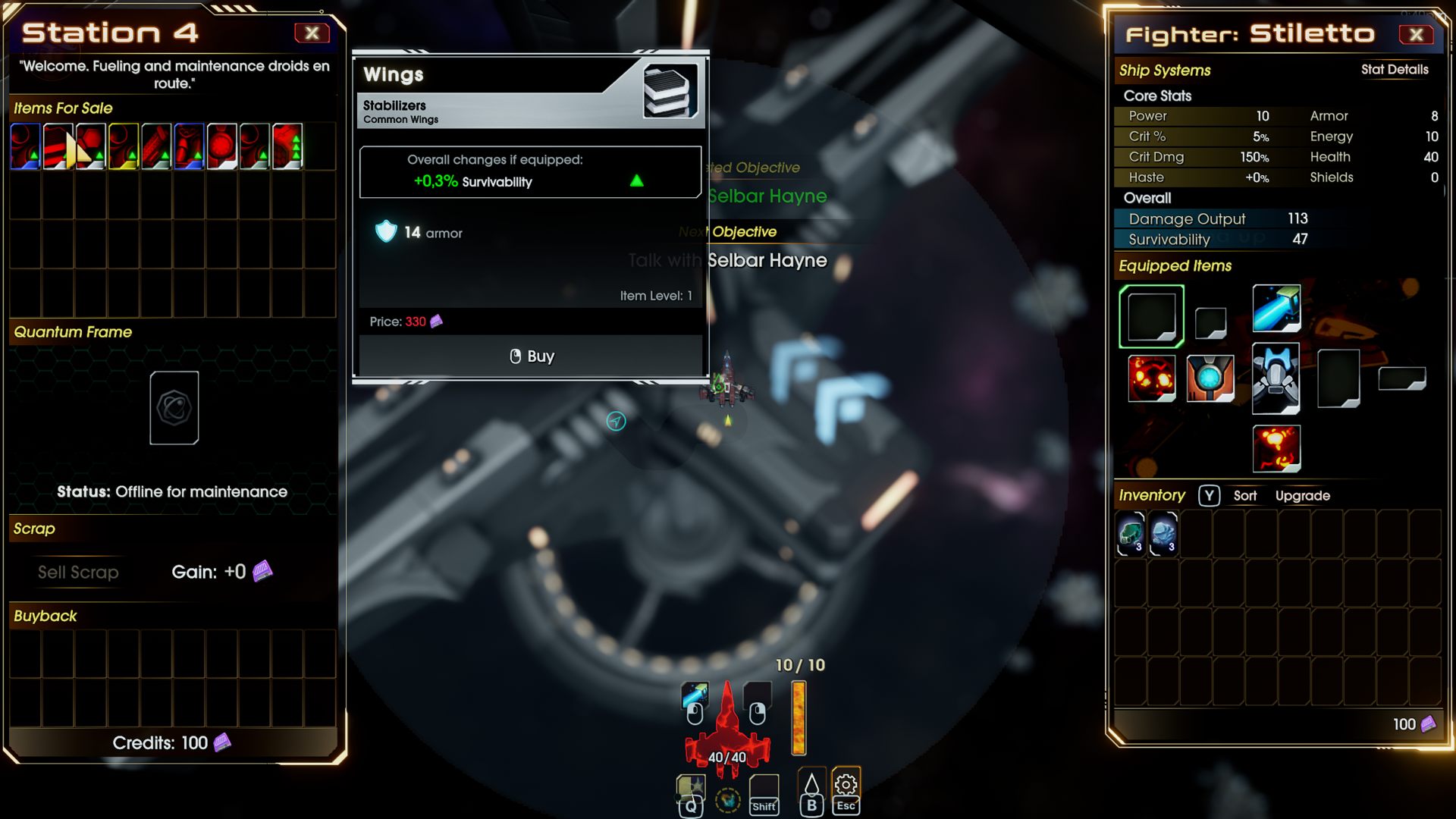The width and height of the screenshot is (1456, 819).
Task: Select the green ore inventory item
Action: pyautogui.click(x=1130, y=533)
